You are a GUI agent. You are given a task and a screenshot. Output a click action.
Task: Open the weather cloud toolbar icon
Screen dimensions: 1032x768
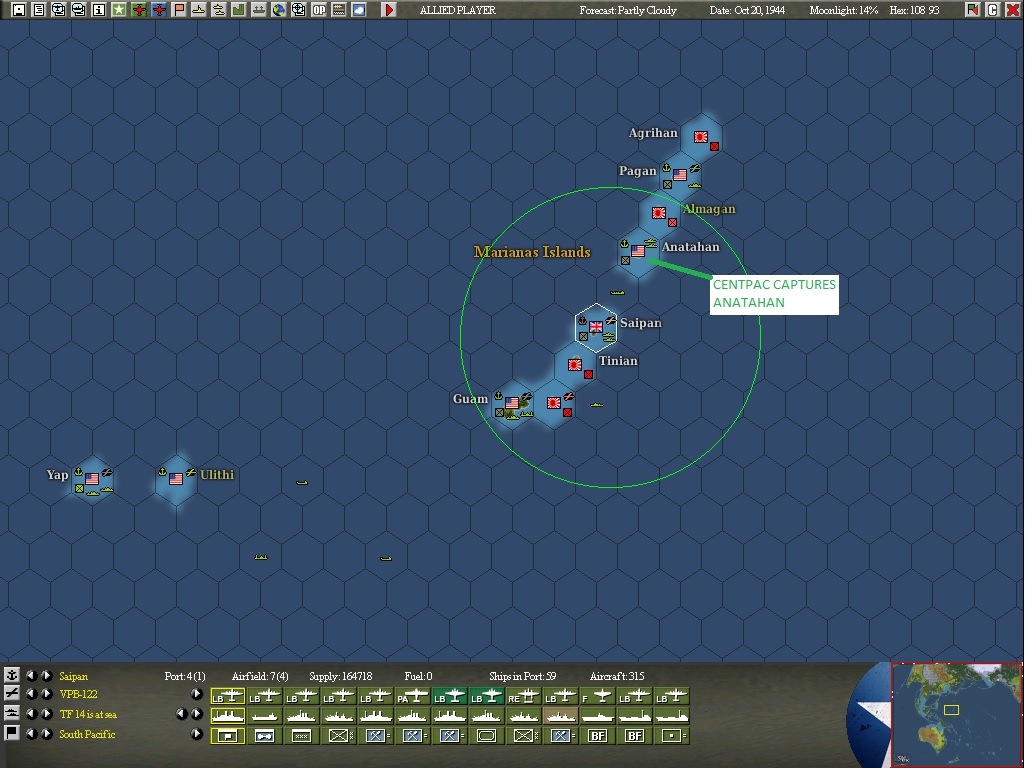[x=358, y=10]
